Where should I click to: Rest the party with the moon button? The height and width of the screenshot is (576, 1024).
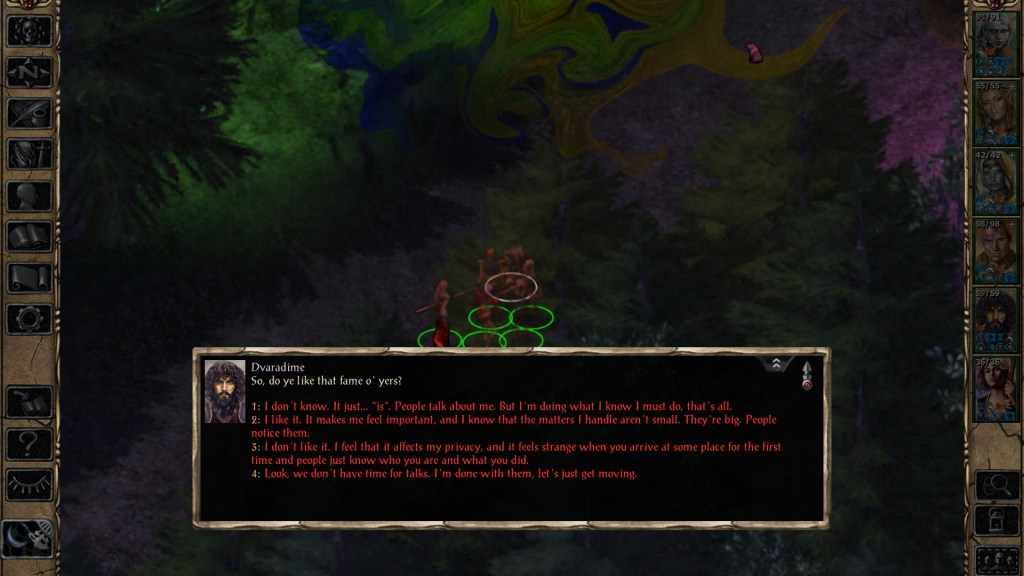coord(29,539)
